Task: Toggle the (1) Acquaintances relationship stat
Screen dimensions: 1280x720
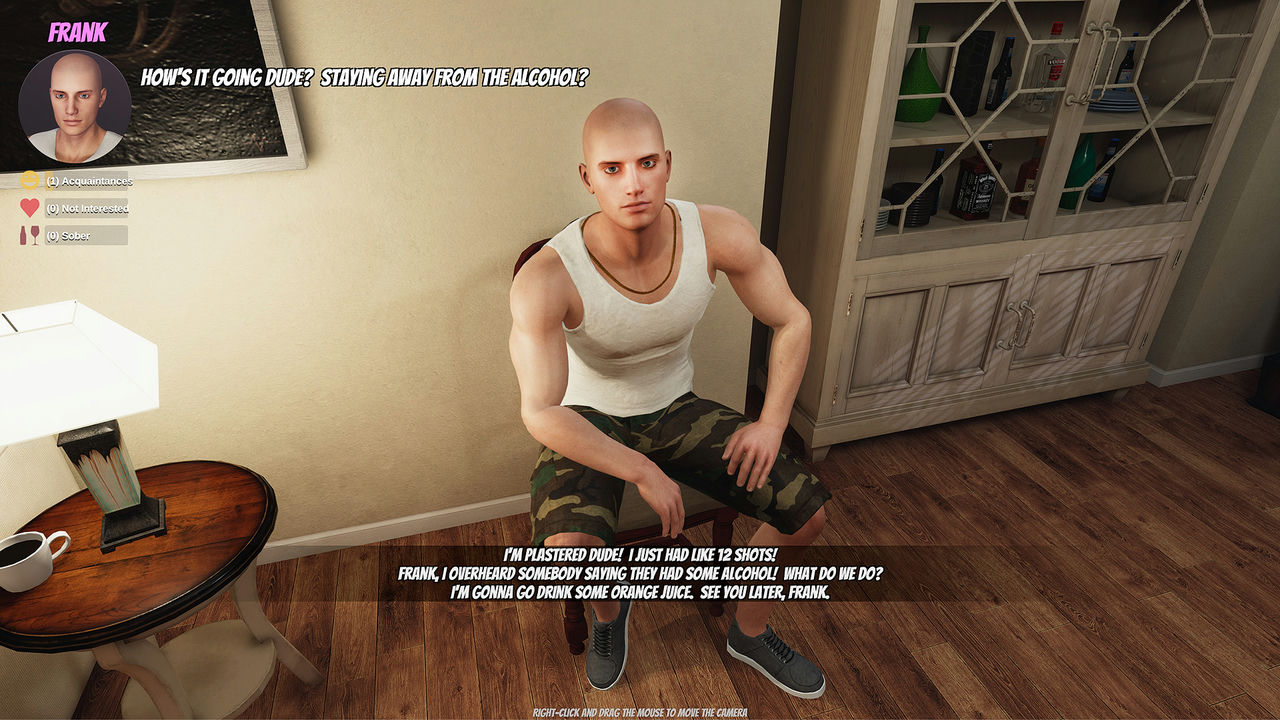Action: tap(85, 182)
